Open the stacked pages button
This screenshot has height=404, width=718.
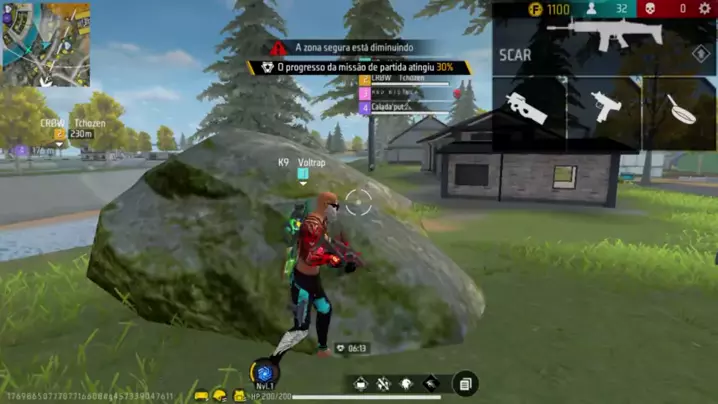pyautogui.click(x=464, y=383)
